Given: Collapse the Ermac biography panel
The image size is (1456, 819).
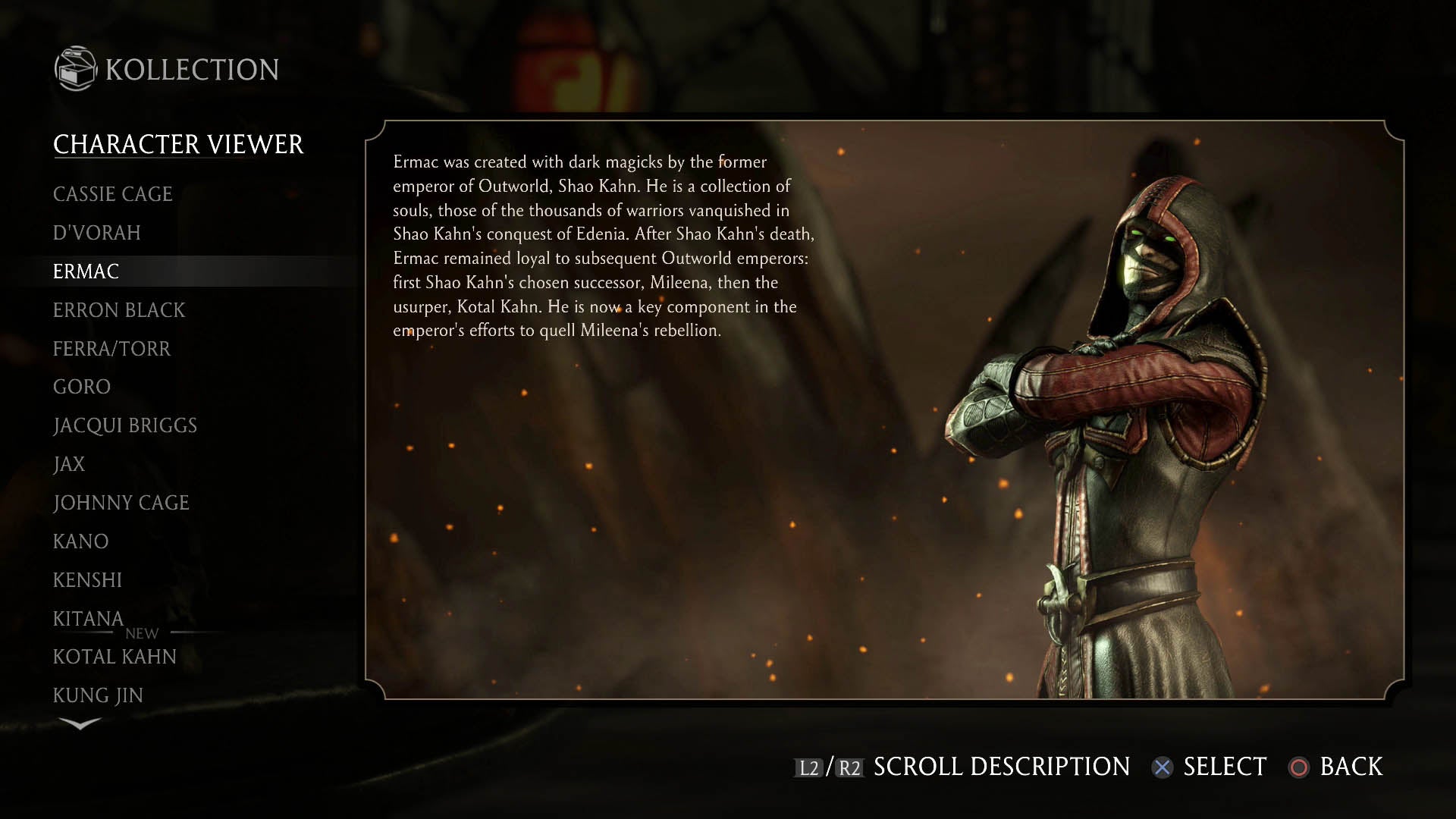Looking at the screenshot, I should [599, 243].
